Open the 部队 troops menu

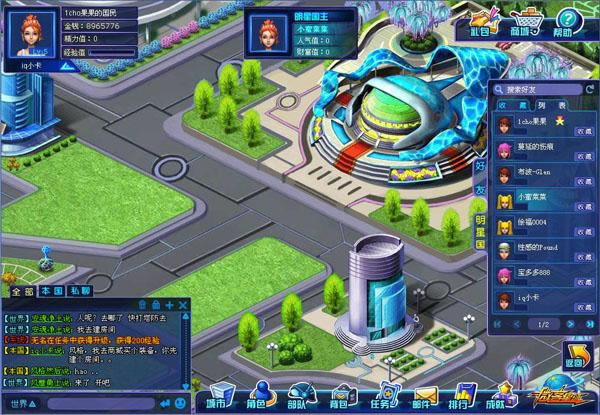tap(299, 396)
